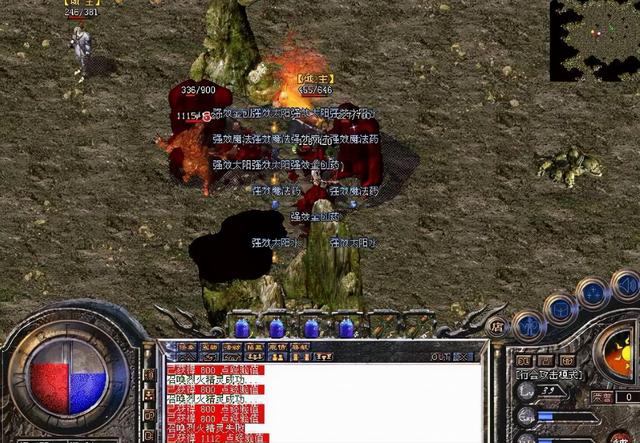Click the round 店 shop button

pyautogui.click(x=498, y=325)
